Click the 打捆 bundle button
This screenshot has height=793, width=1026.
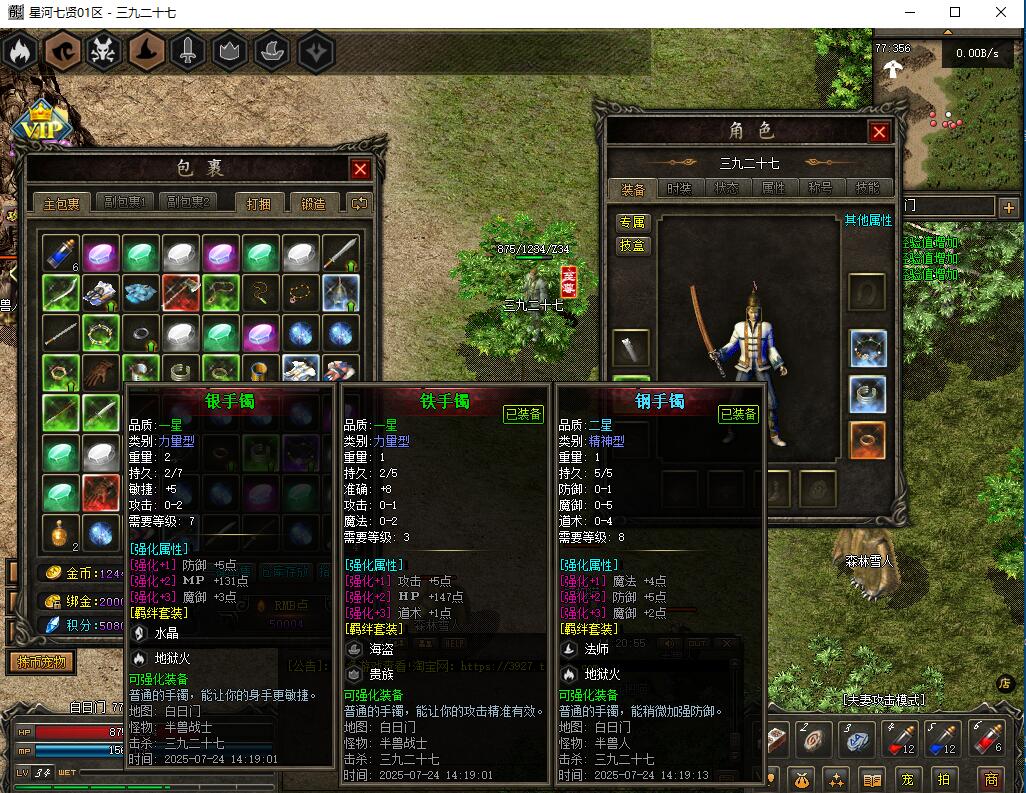click(x=259, y=203)
